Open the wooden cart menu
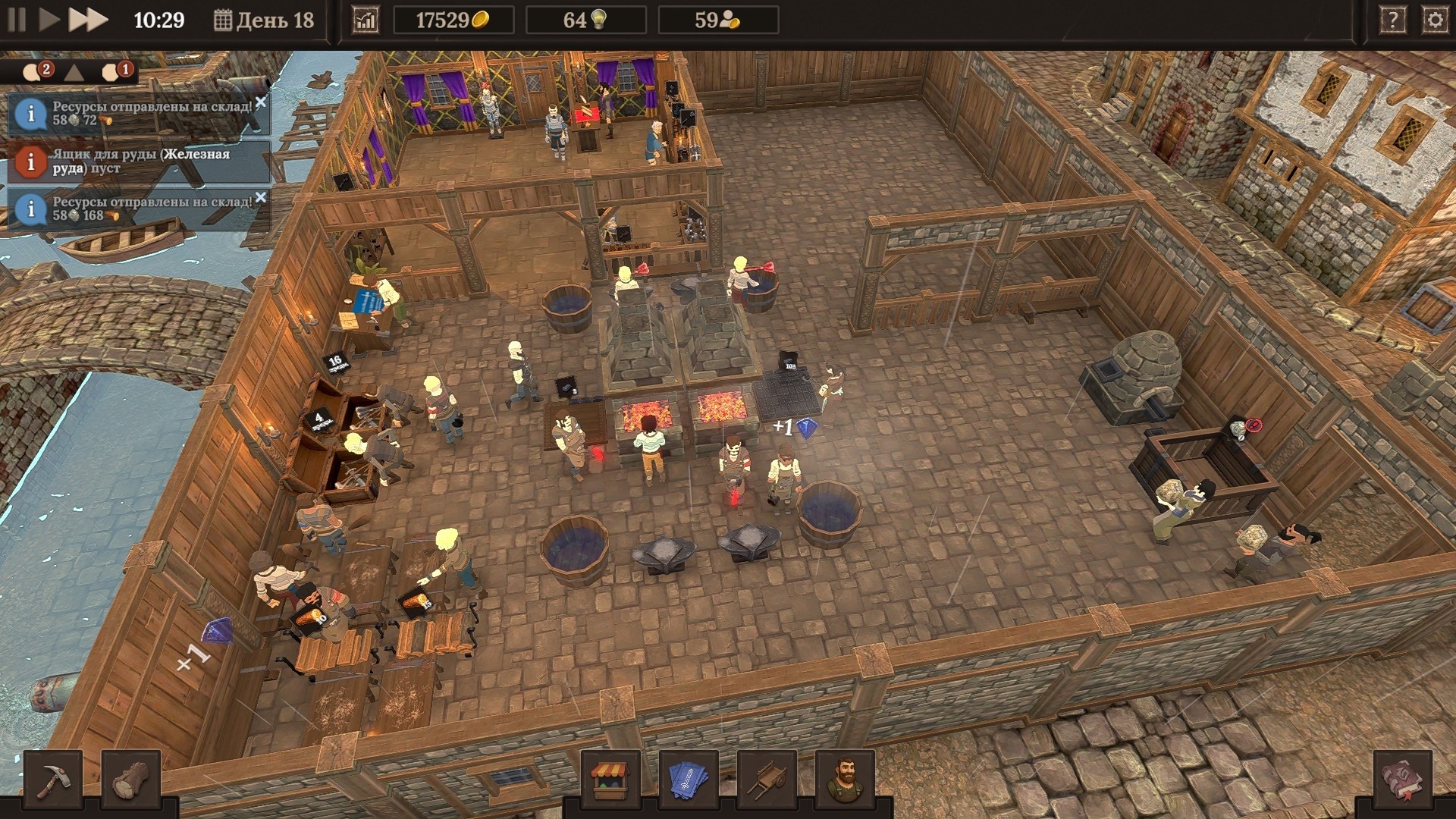 pos(767,780)
